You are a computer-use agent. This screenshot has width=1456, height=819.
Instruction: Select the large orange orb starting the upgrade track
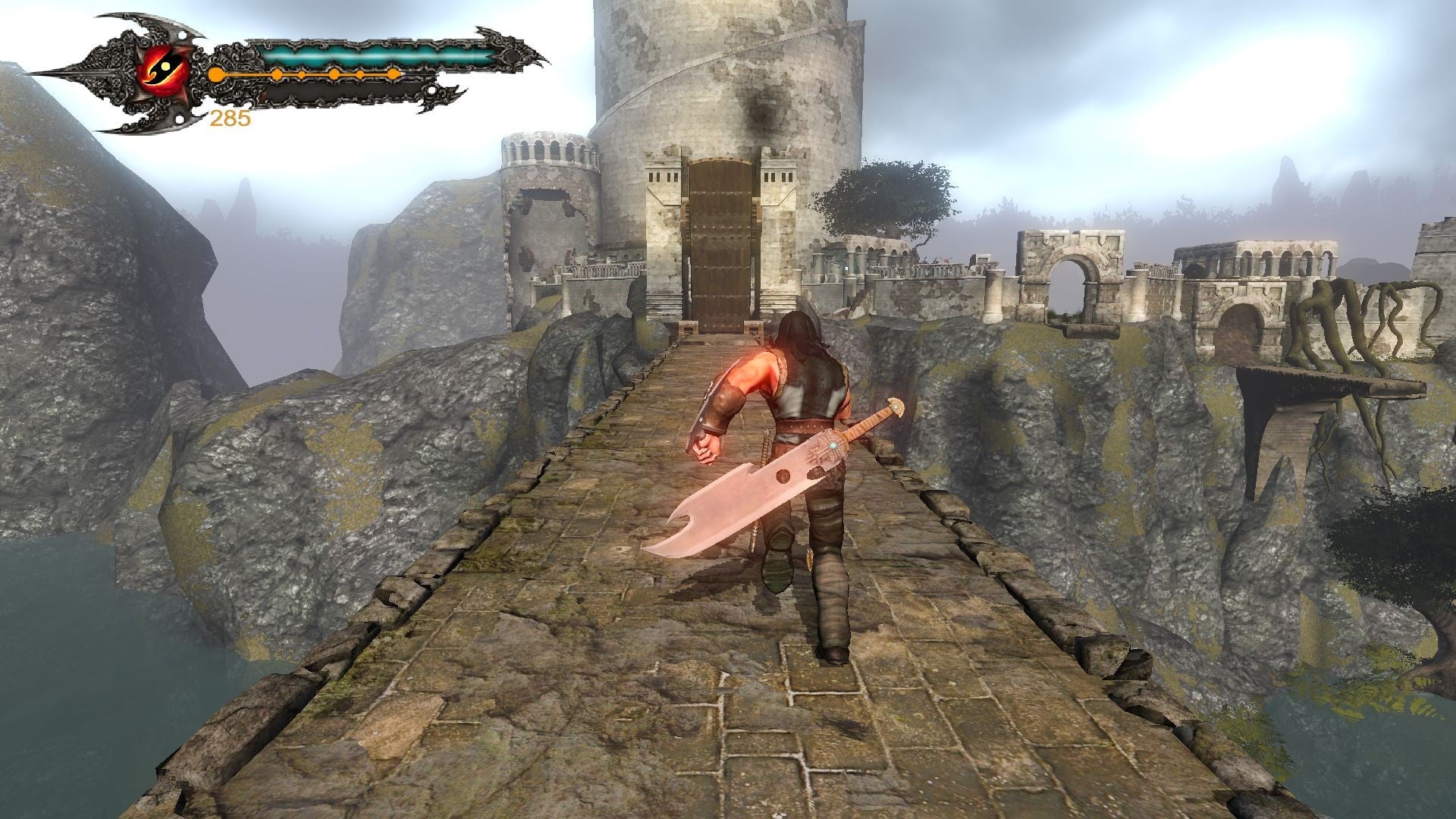click(x=216, y=74)
